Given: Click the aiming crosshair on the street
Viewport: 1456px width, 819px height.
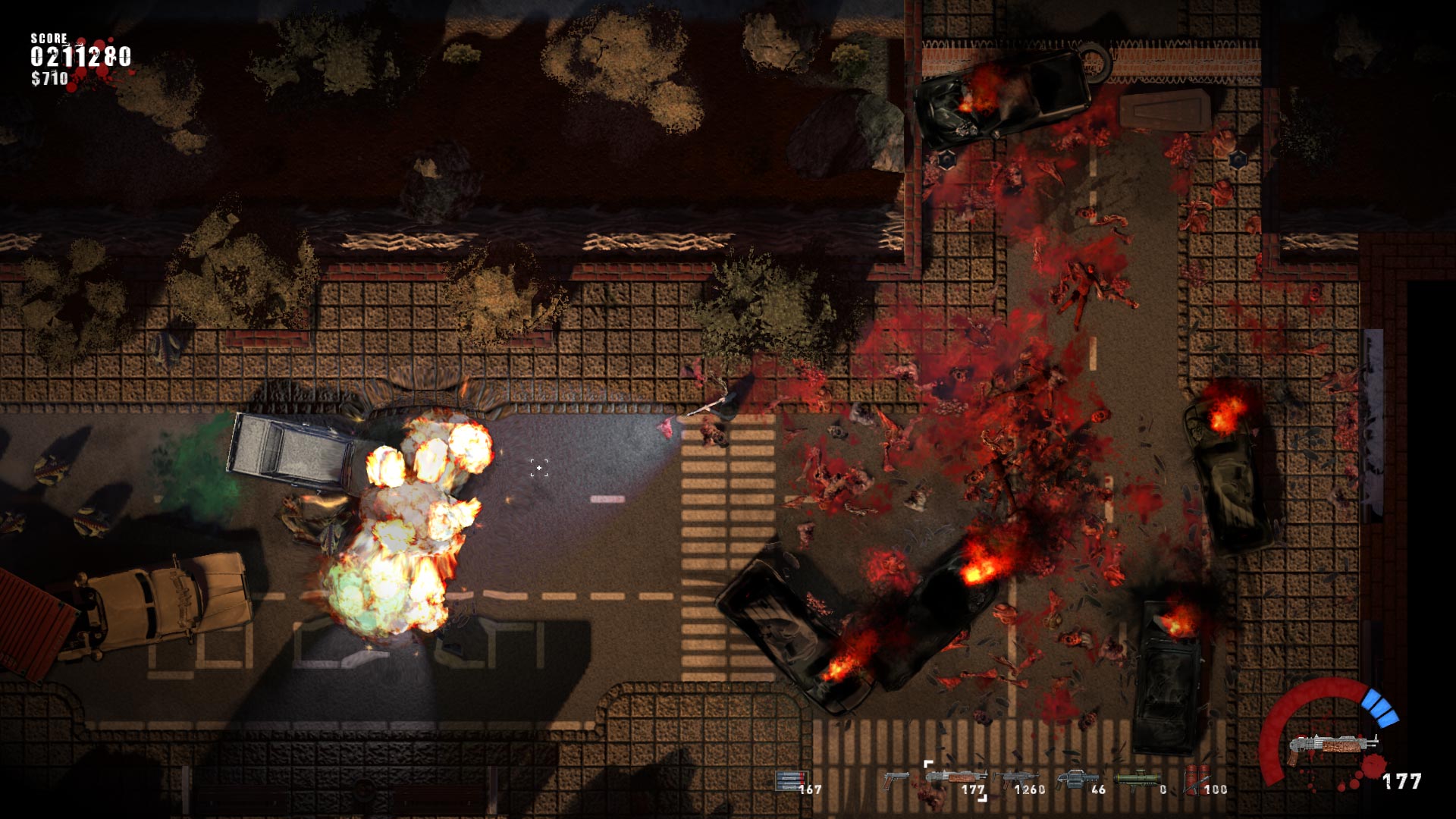Looking at the screenshot, I should click(538, 469).
